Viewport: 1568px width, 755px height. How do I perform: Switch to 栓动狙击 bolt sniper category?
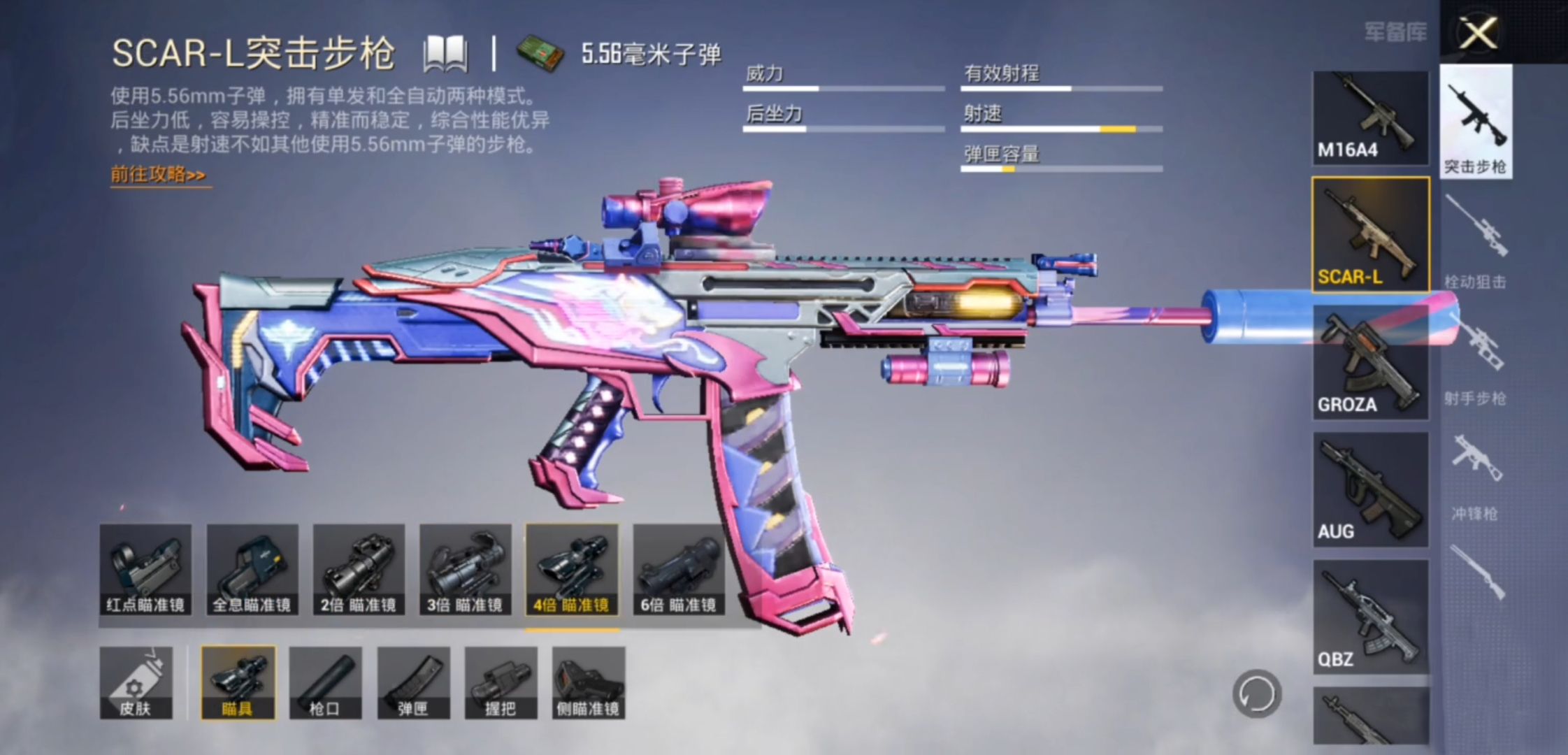[x=1475, y=241]
